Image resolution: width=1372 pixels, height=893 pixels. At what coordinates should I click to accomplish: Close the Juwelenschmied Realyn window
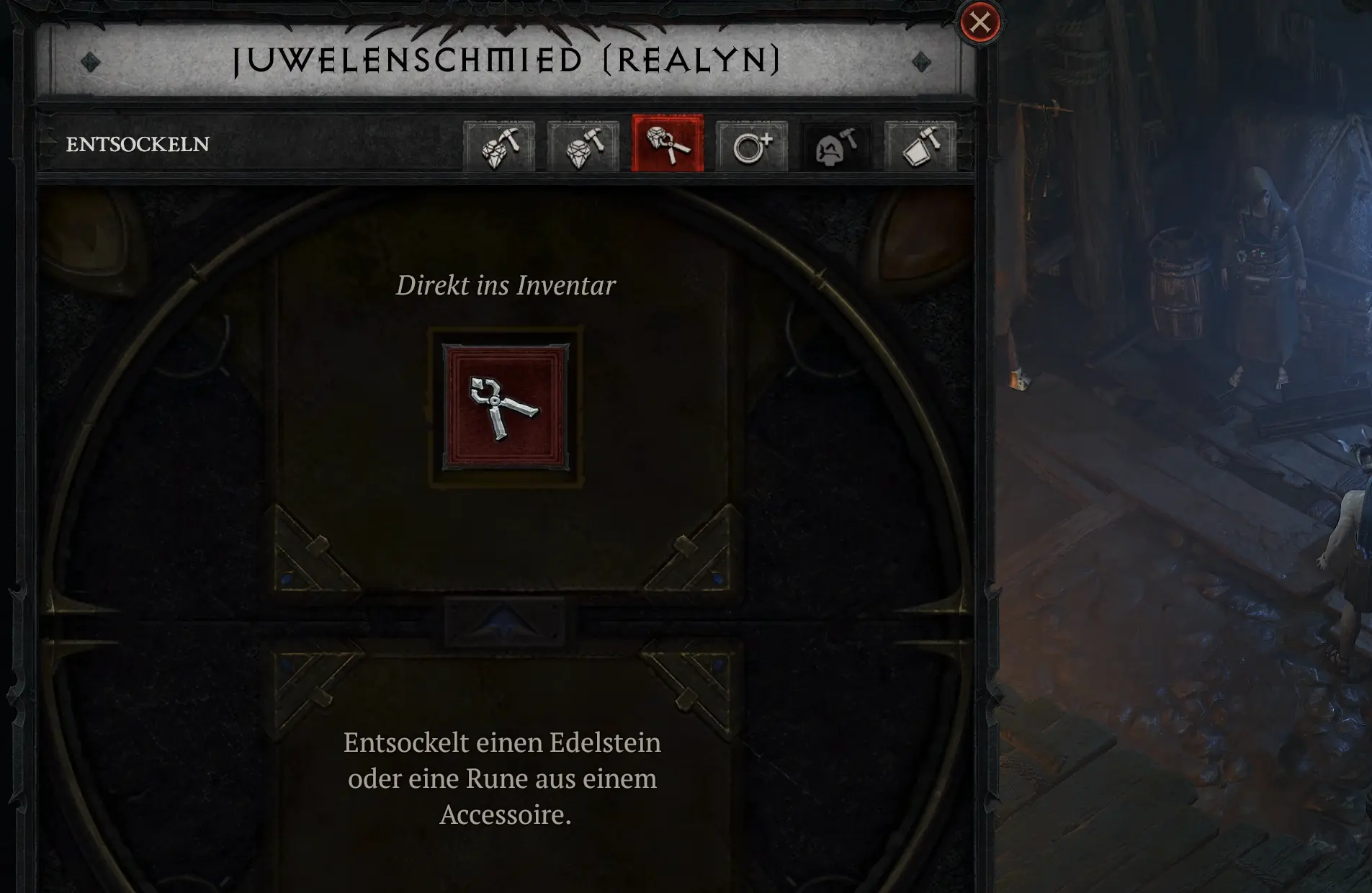click(978, 24)
